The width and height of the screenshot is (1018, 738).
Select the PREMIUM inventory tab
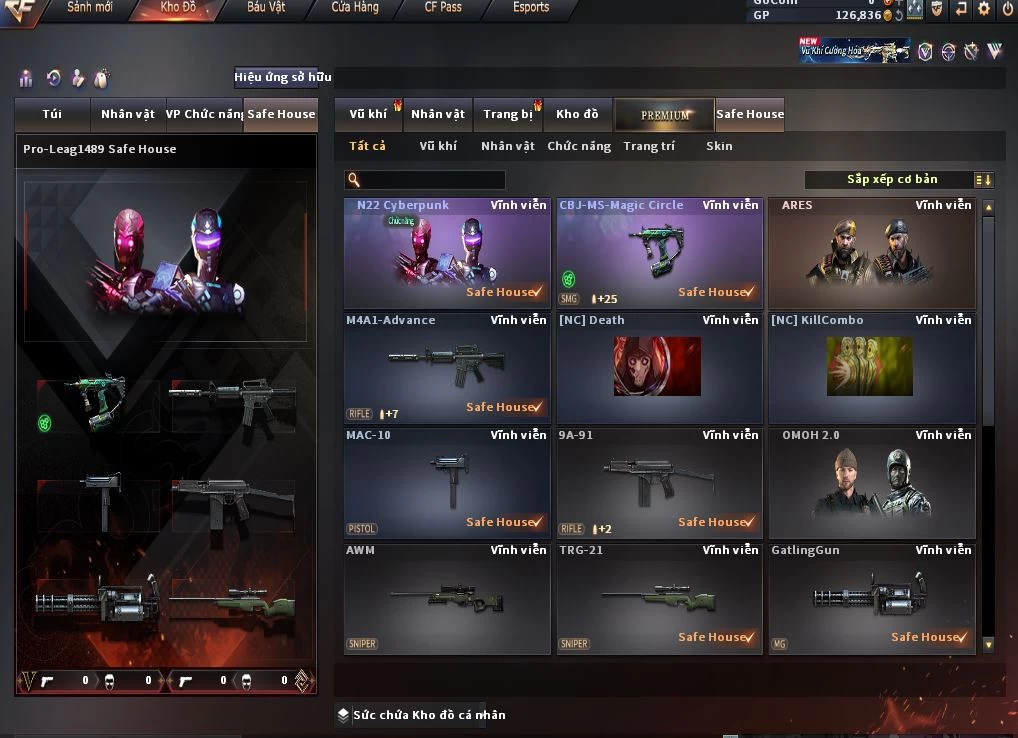(x=665, y=115)
